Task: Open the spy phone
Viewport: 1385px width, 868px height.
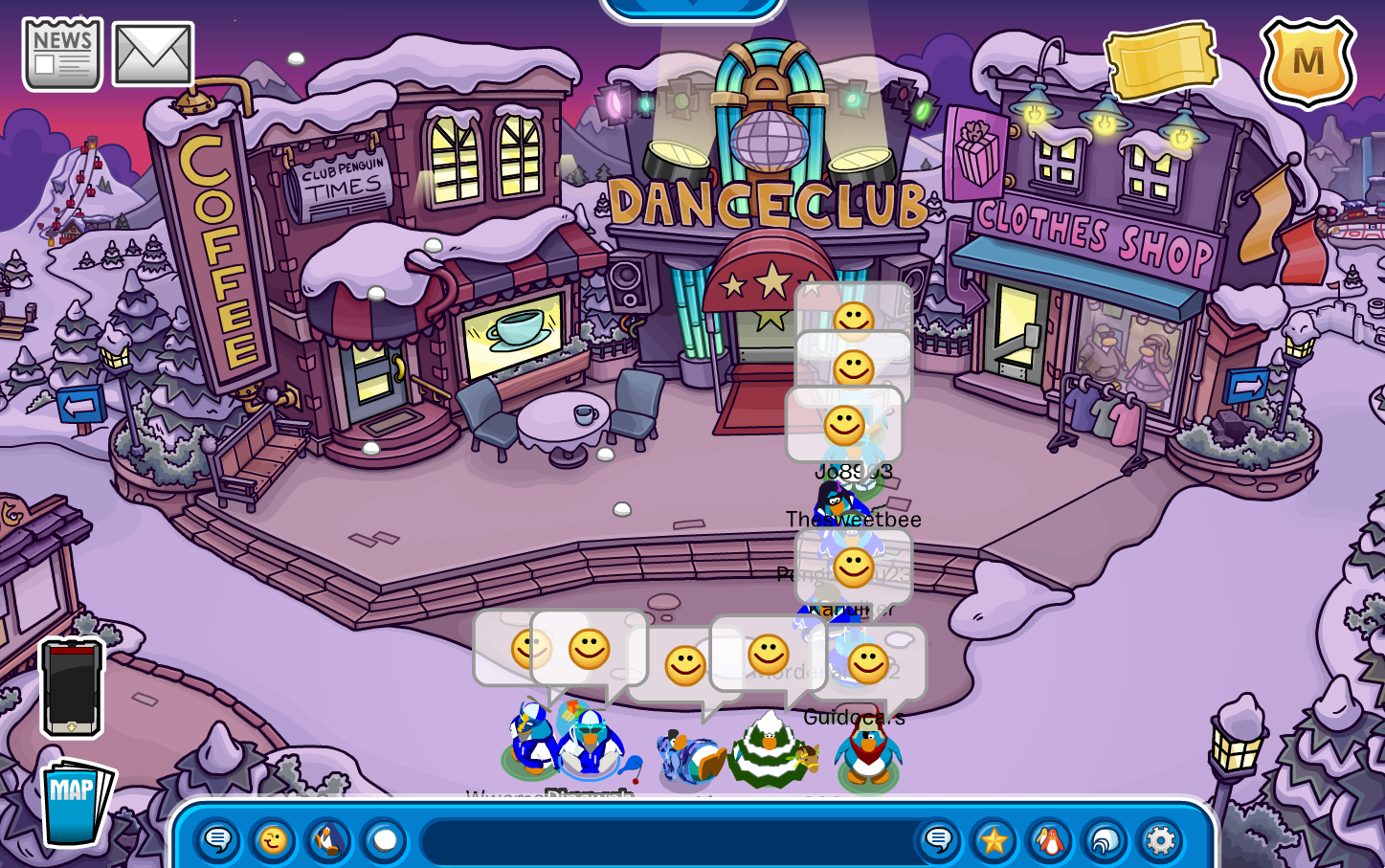Action: click(x=71, y=687)
